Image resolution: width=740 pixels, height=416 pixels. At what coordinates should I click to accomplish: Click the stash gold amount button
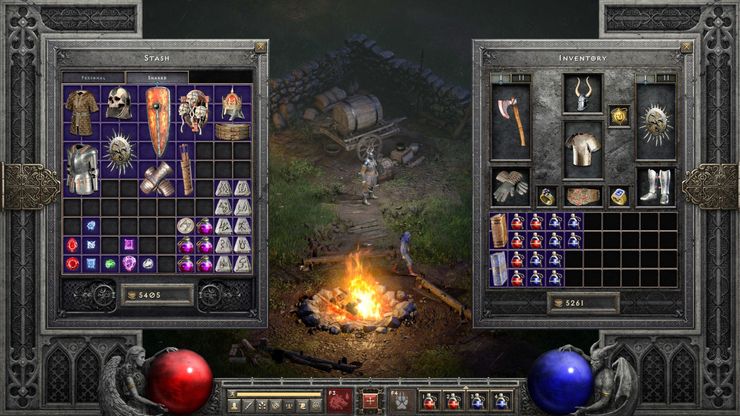tap(158, 294)
